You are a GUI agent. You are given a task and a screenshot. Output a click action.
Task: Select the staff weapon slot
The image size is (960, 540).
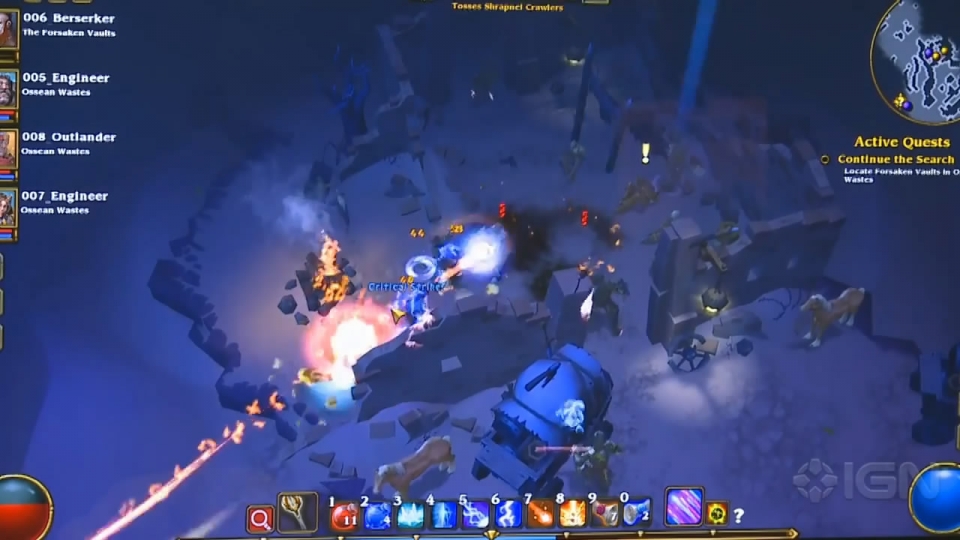(x=297, y=513)
